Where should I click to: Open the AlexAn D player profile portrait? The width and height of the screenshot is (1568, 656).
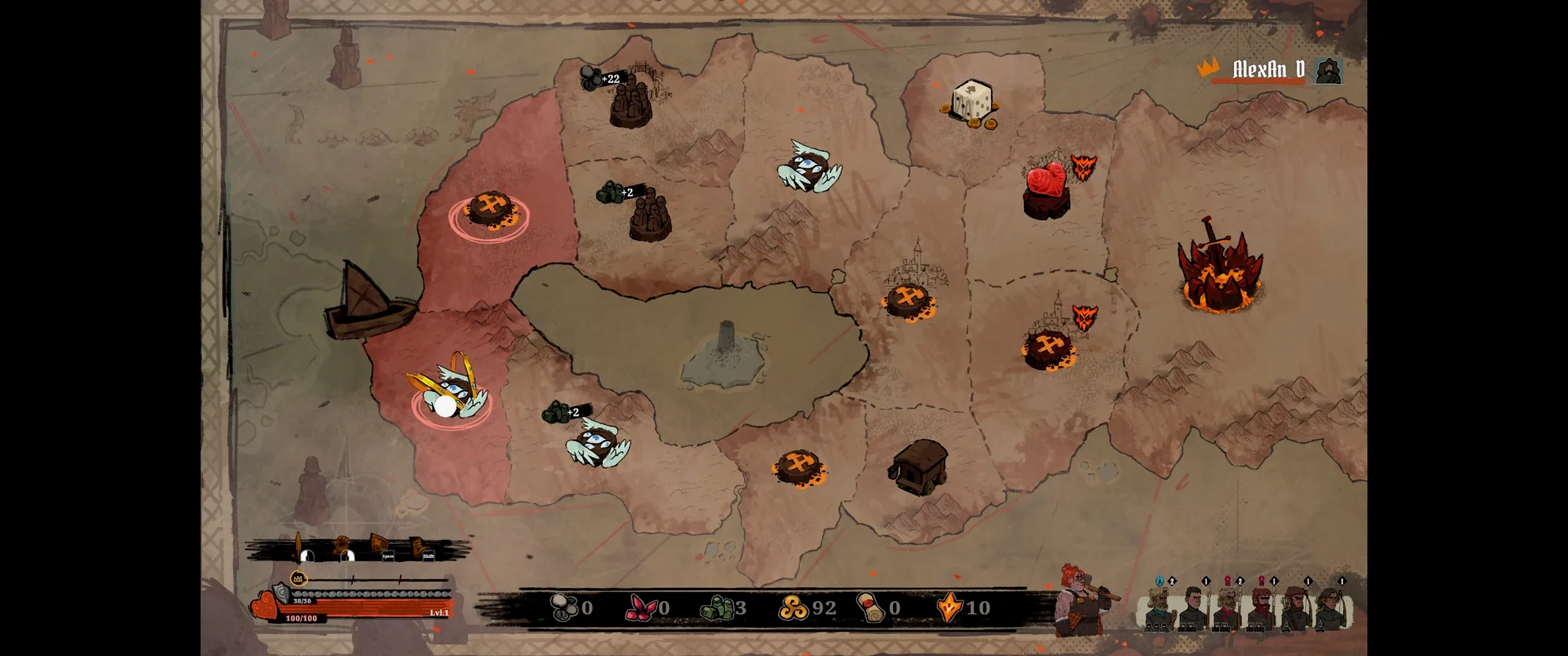click(x=1327, y=71)
